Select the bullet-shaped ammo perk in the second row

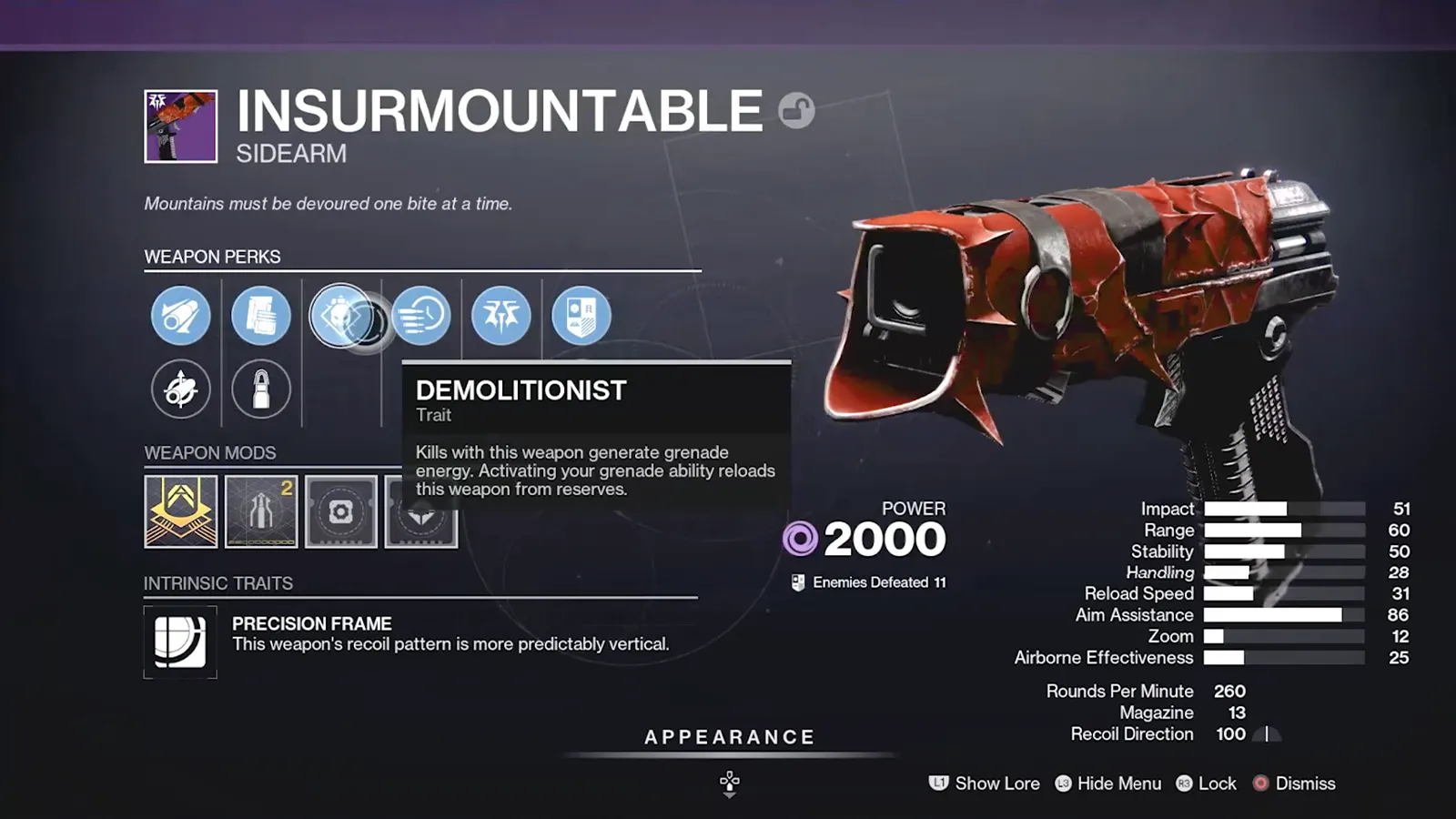click(x=261, y=389)
